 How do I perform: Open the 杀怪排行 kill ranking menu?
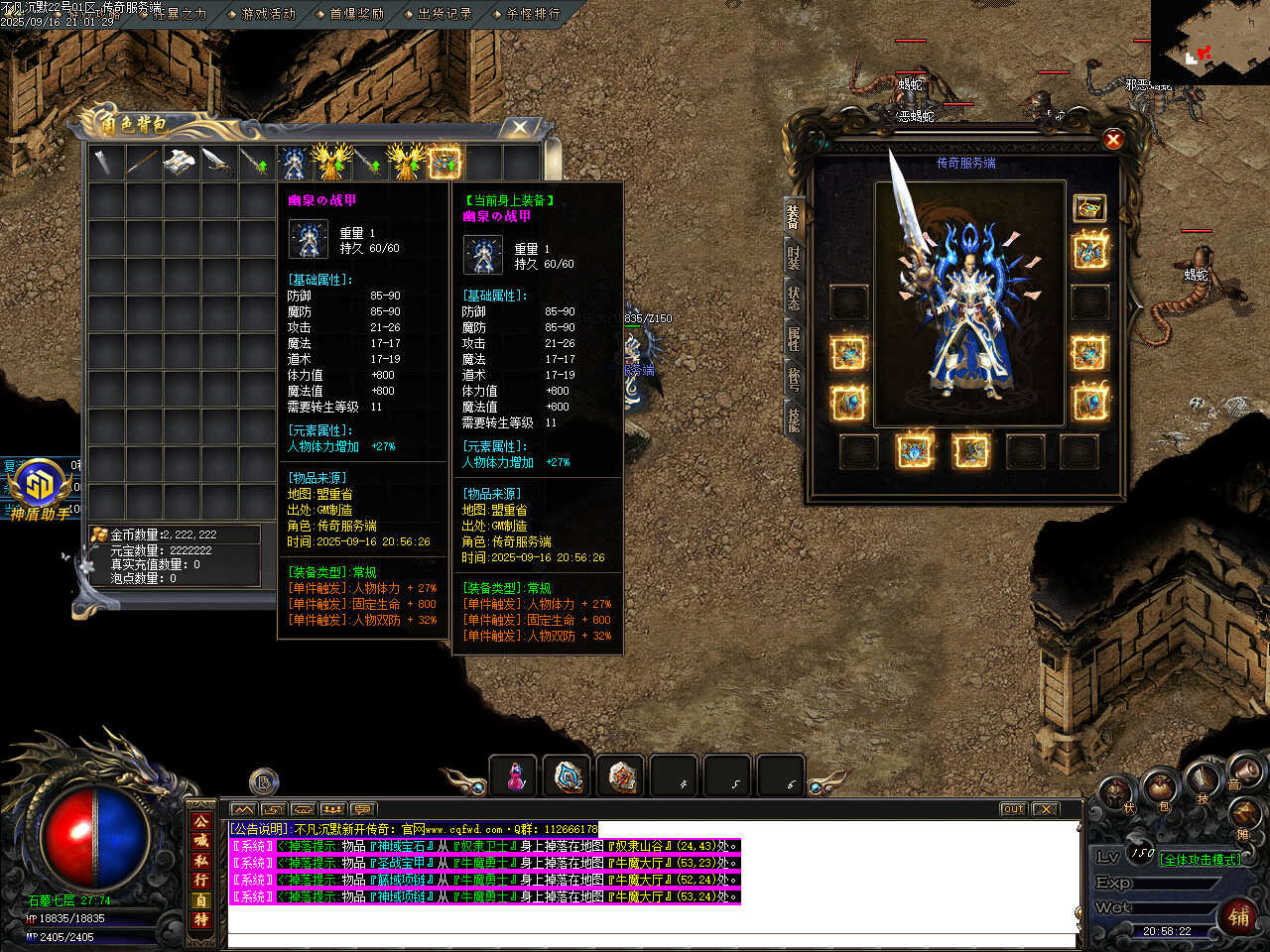coord(533,14)
